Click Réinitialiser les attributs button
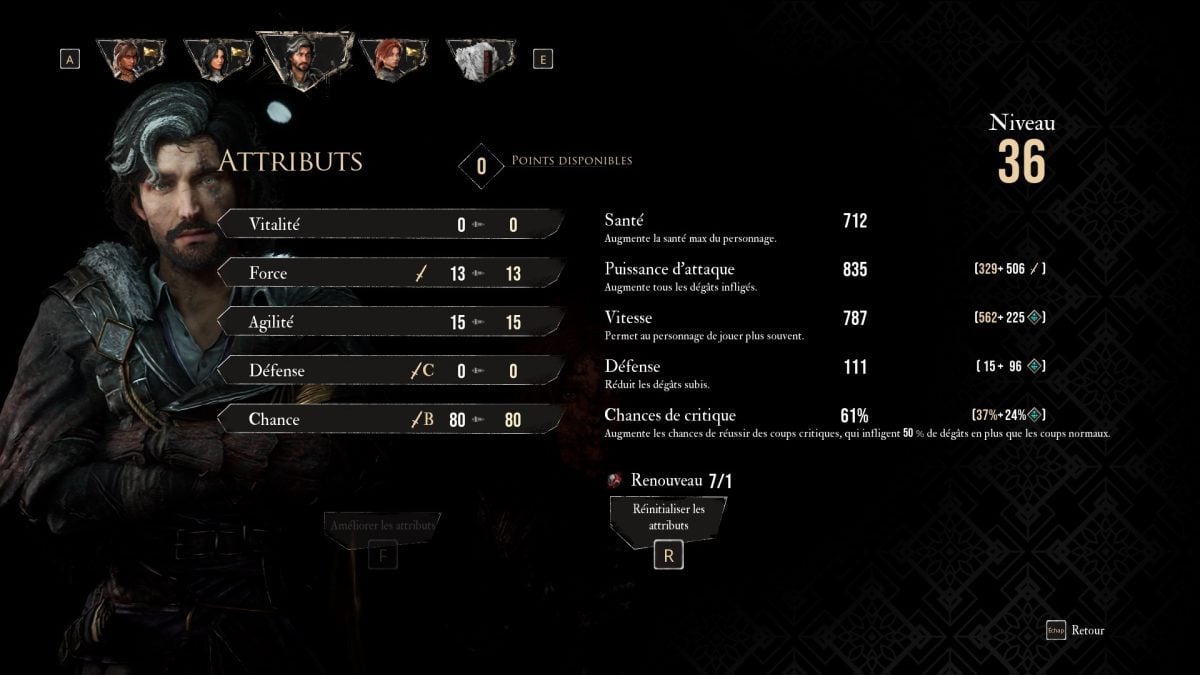The width and height of the screenshot is (1200, 675). click(x=669, y=517)
